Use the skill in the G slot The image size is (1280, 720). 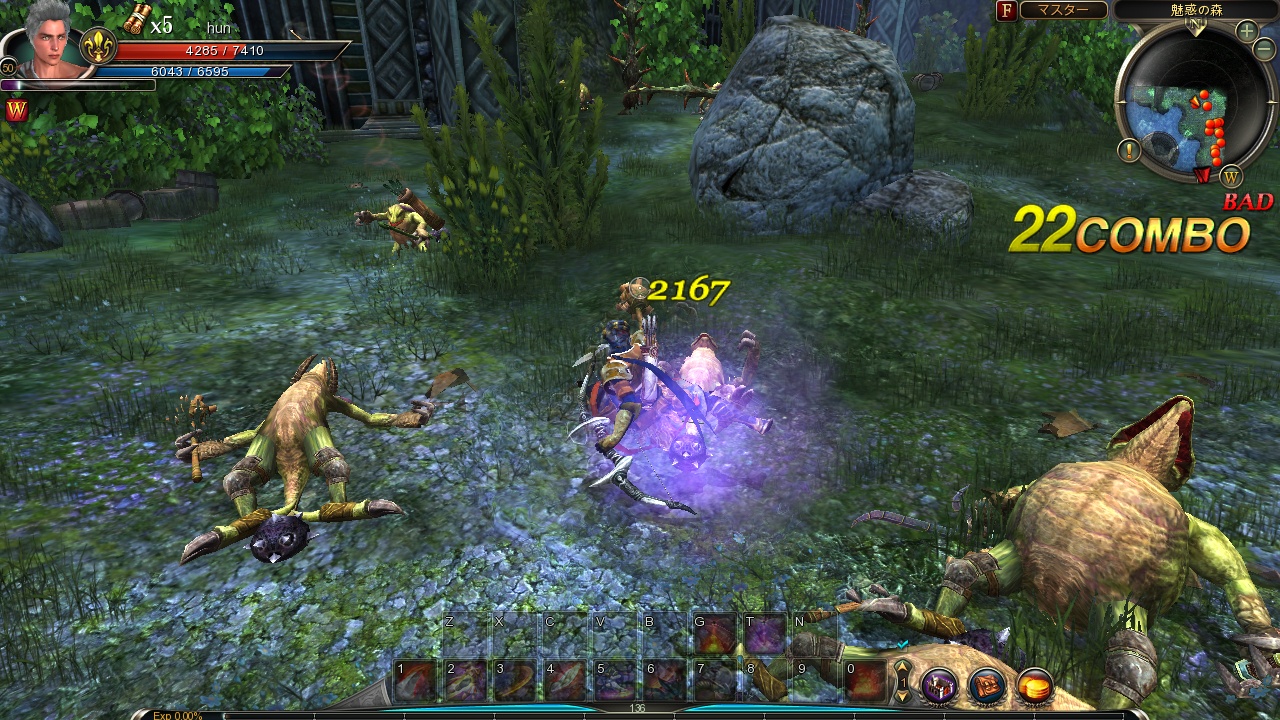715,635
